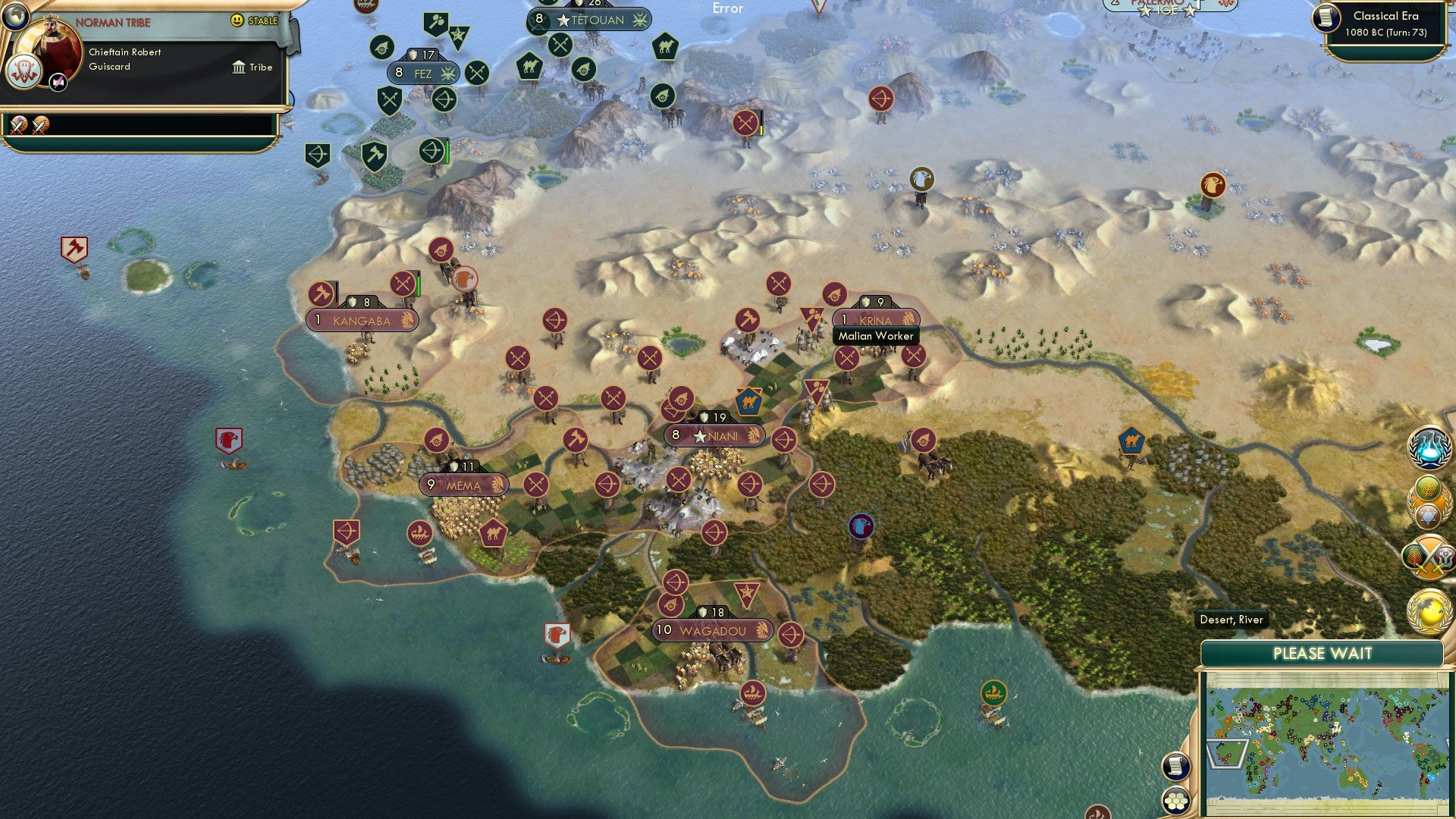This screenshot has height=819, width=1456.
Task: Select the city of Fez
Action: pyautogui.click(x=422, y=73)
